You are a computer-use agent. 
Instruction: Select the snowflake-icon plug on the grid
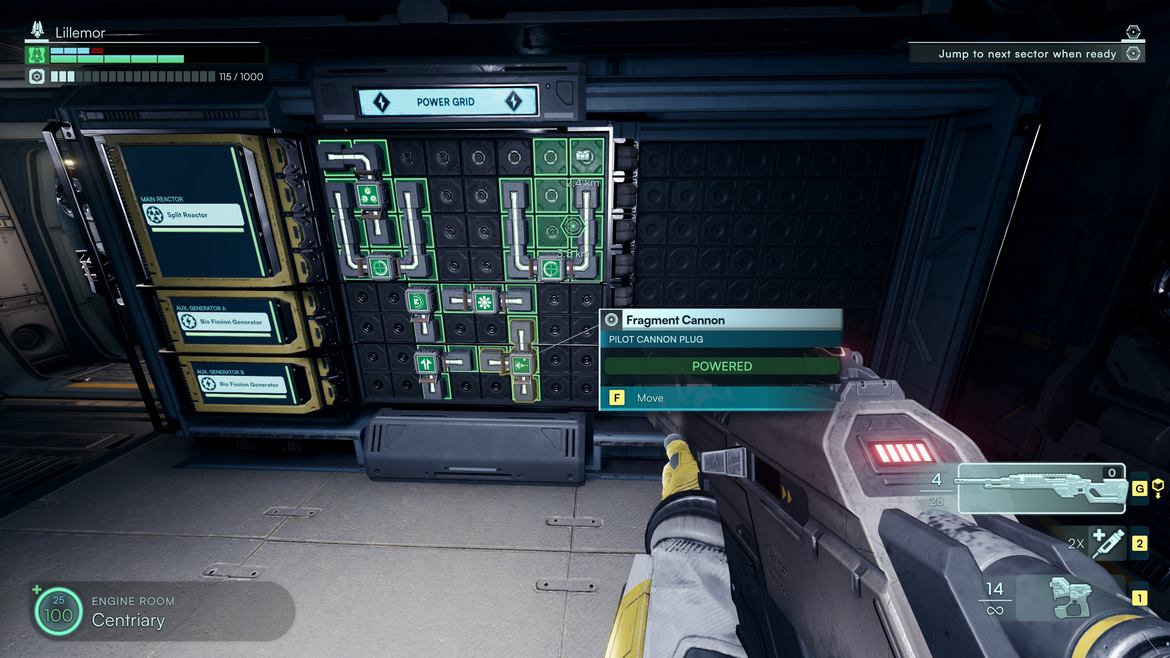tap(485, 299)
